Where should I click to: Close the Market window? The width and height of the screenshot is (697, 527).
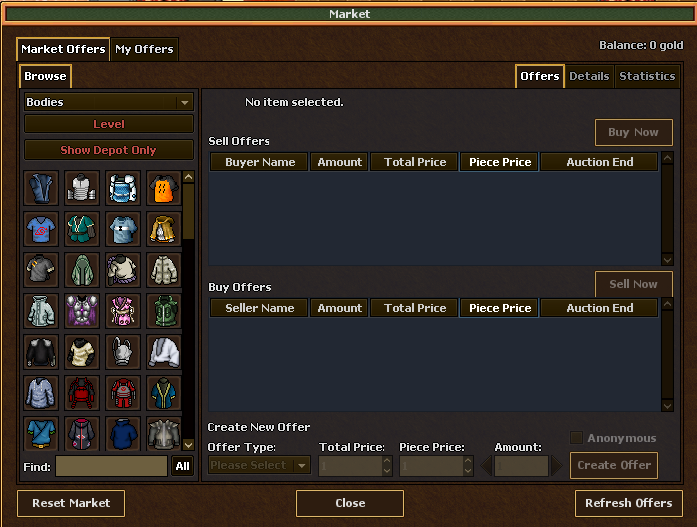[350, 503]
